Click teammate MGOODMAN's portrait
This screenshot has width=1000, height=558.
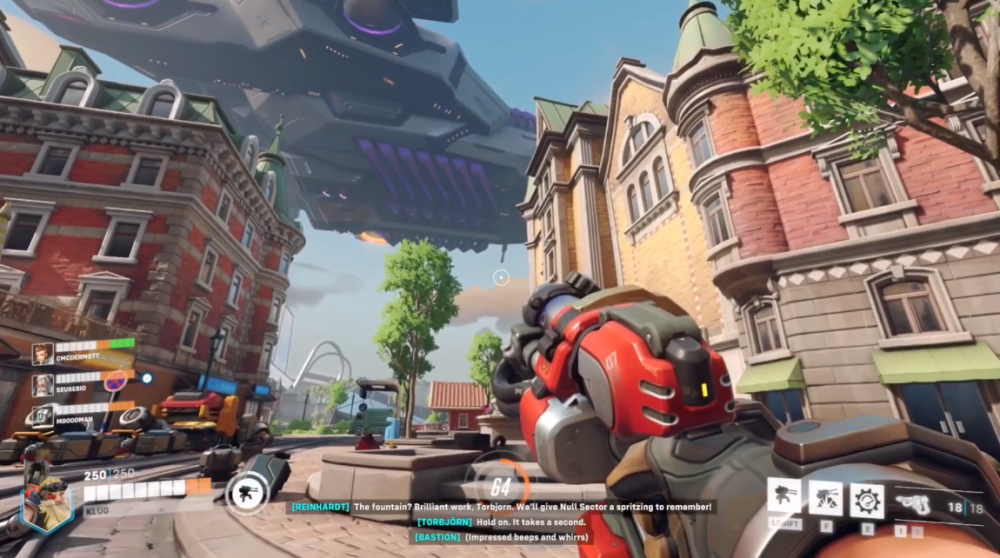(42, 415)
